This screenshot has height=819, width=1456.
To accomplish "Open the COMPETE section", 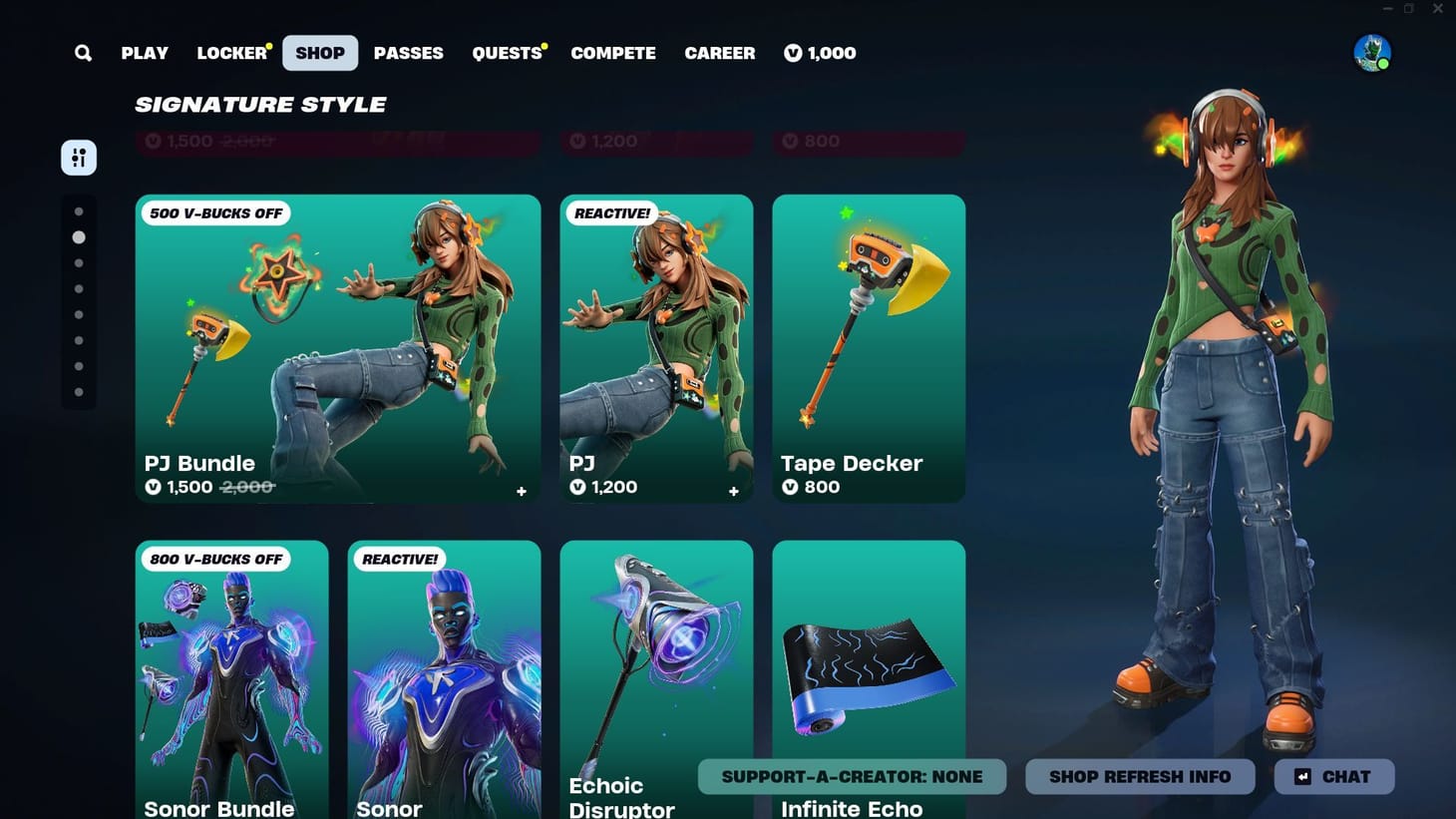I will [x=613, y=53].
